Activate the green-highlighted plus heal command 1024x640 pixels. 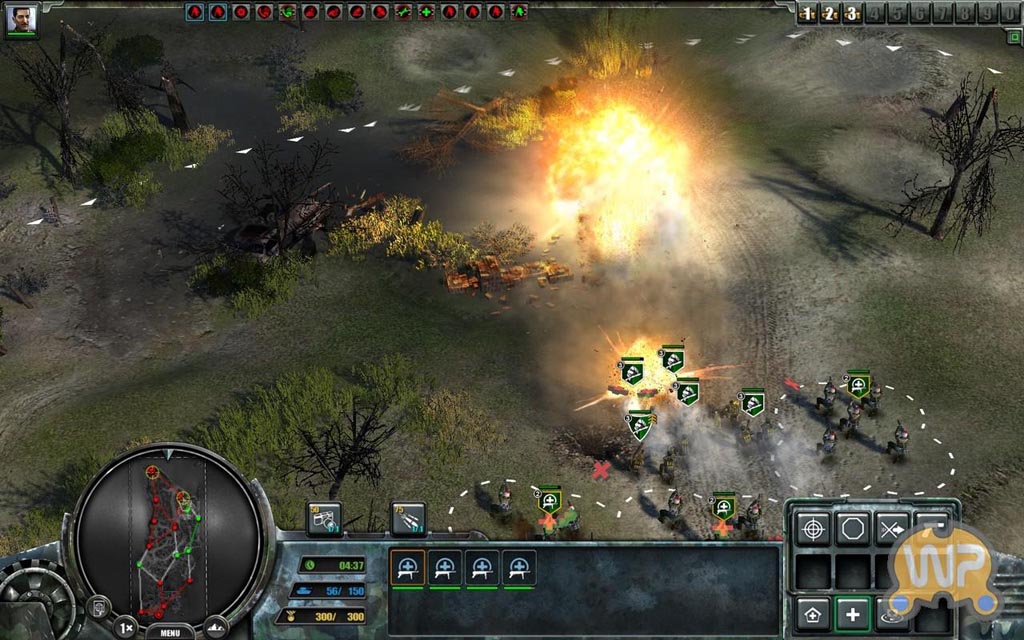point(852,612)
